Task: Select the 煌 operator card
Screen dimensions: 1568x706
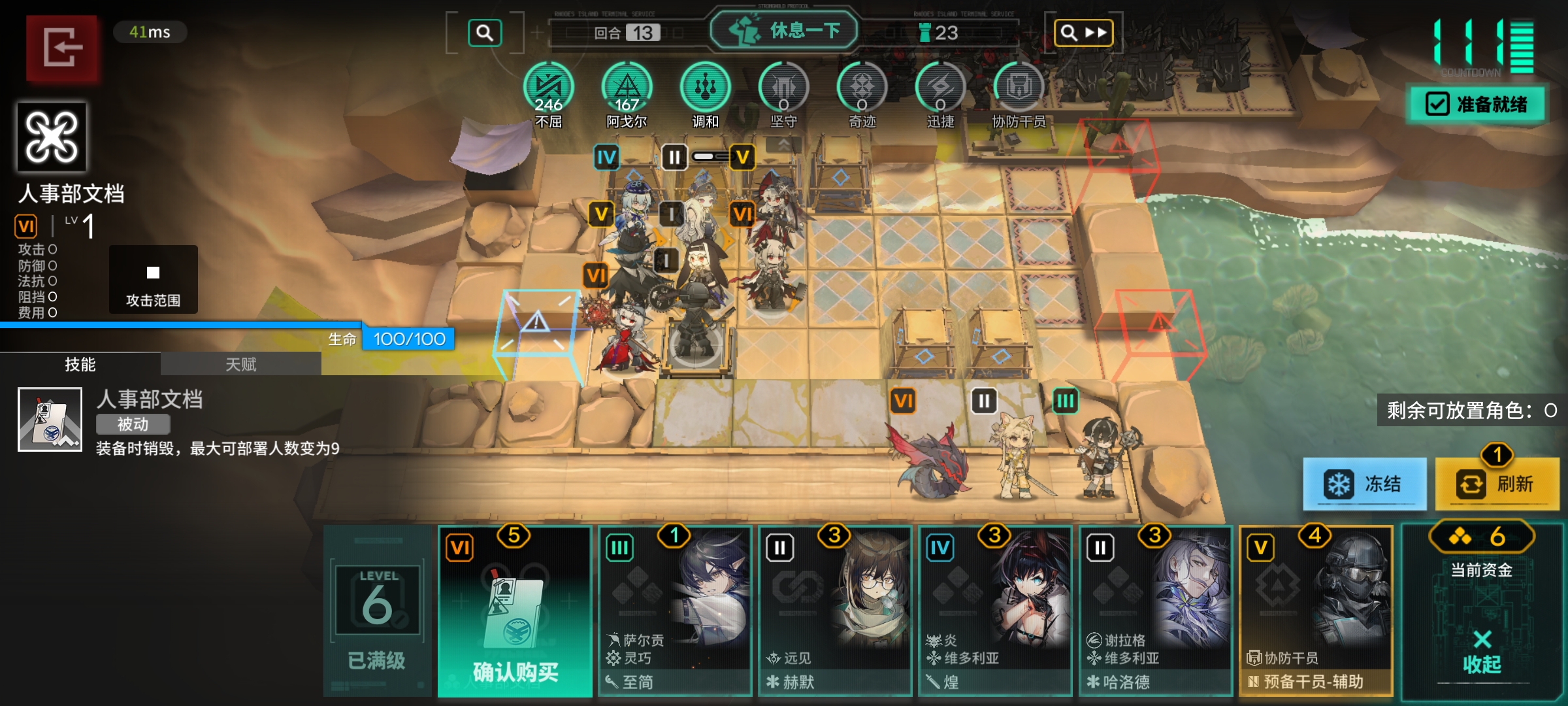Action: 995,611
